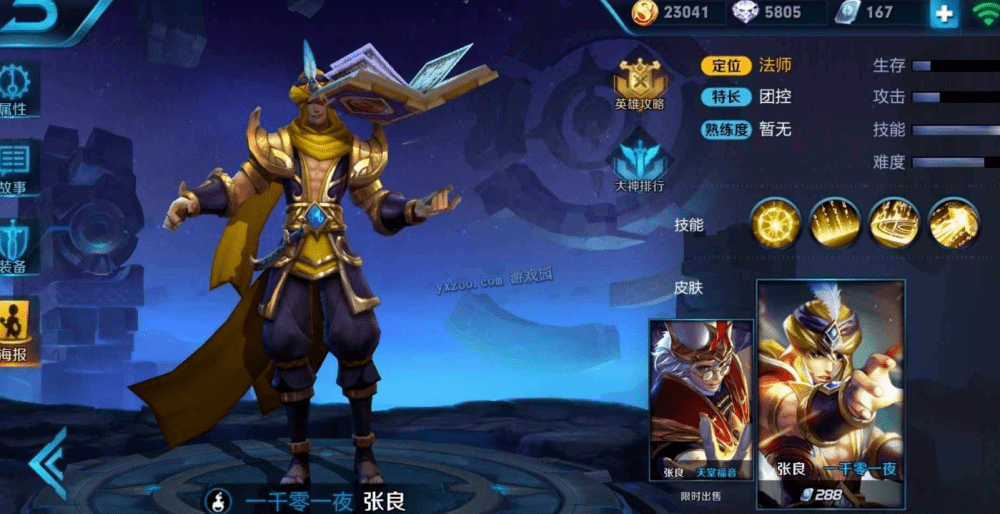Switch to previous hero with left chevron
The height and width of the screenshot is (514, 1000).
tap(47, 462)
